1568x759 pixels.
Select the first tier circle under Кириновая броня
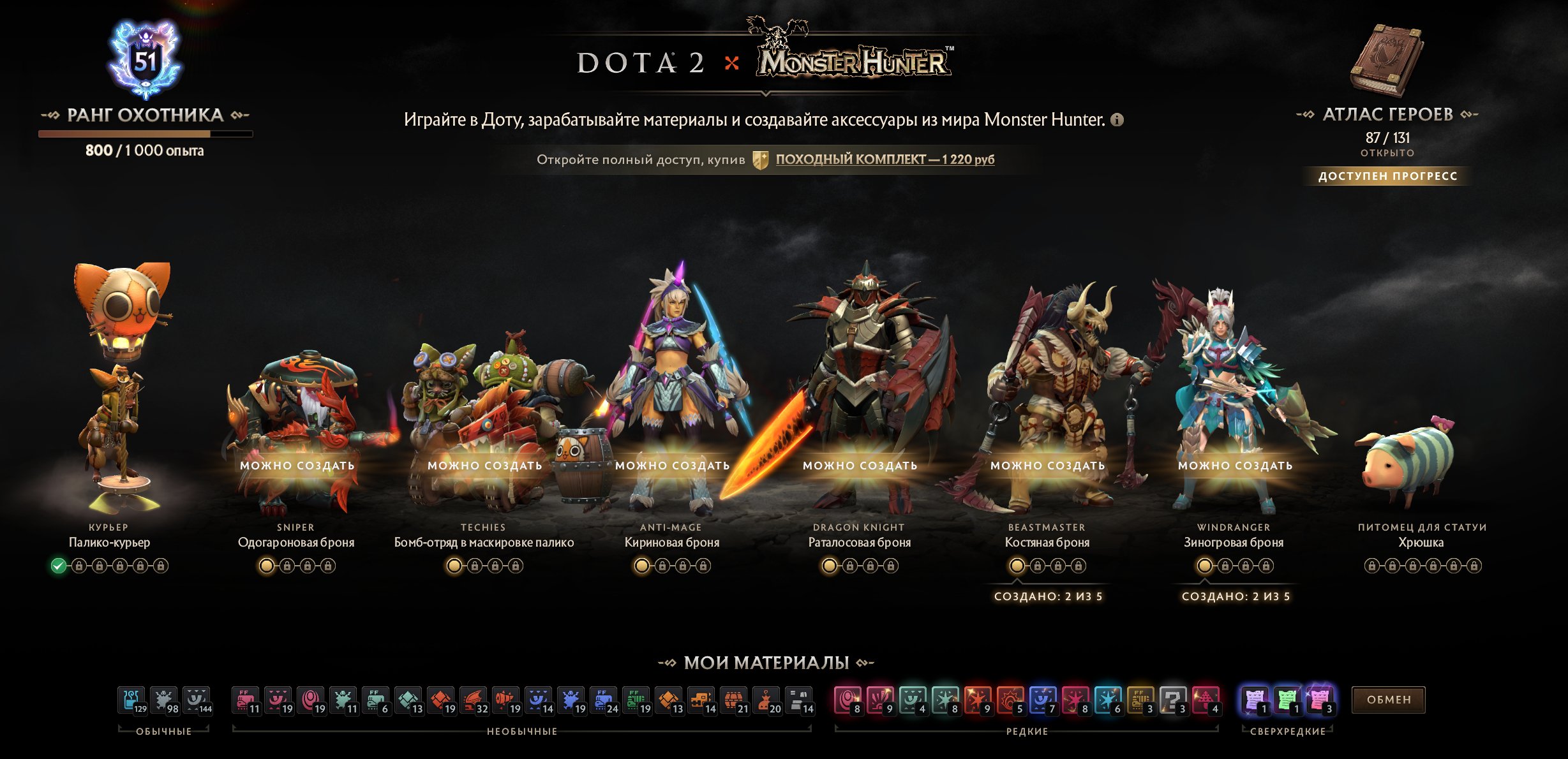click(641, 567)
